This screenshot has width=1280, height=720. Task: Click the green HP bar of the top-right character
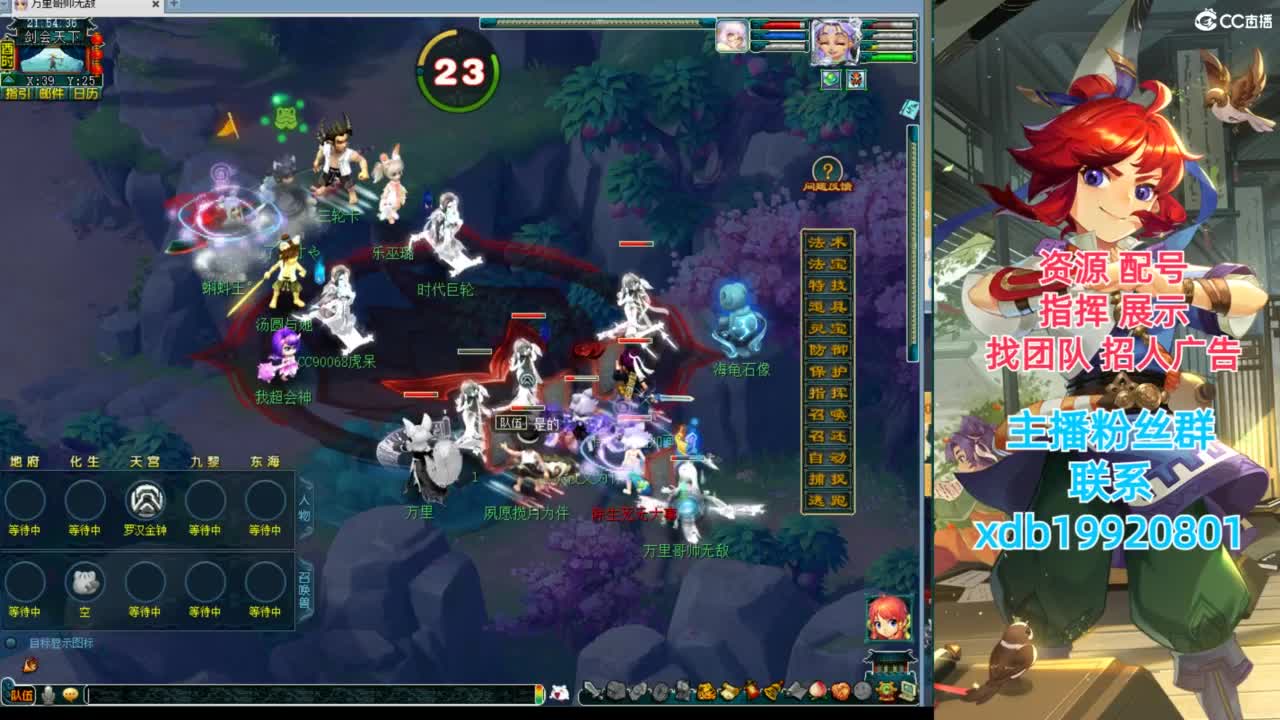892,57
